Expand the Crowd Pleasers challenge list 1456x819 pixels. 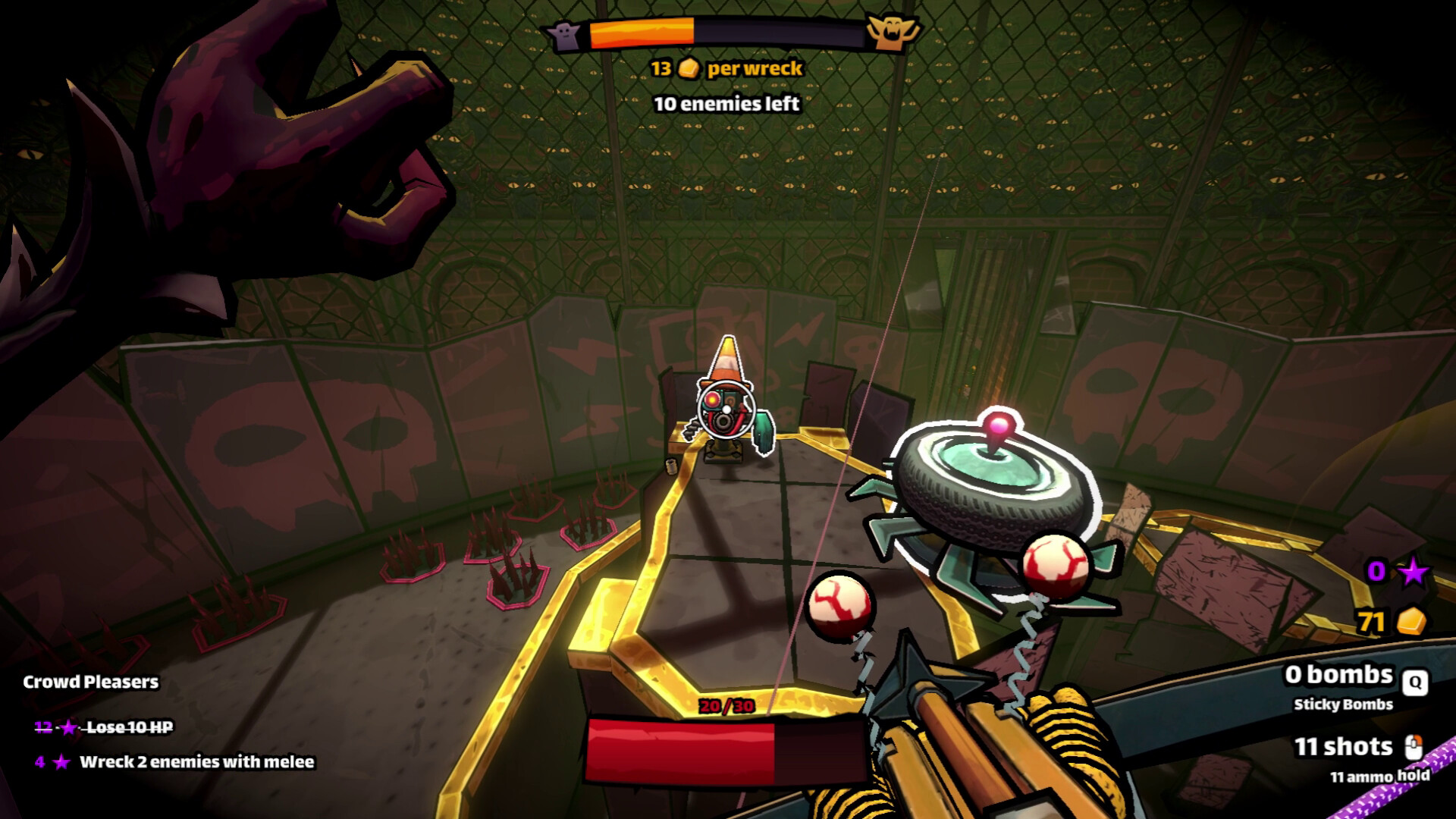click(x=89, y=681)
